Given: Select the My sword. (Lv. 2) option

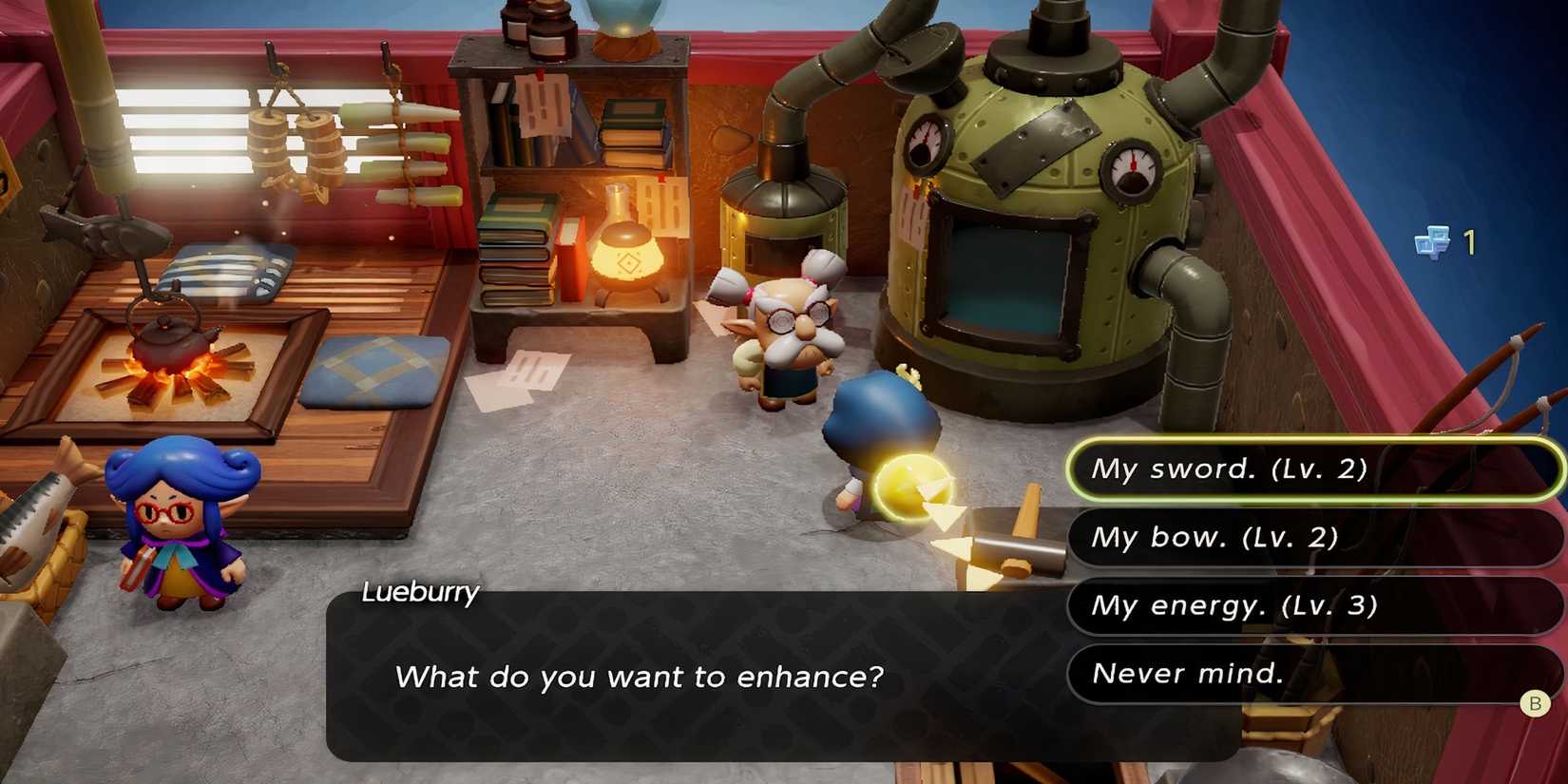Looking at the screenshot, I should pyautogui.click(x=1311, y=468).
